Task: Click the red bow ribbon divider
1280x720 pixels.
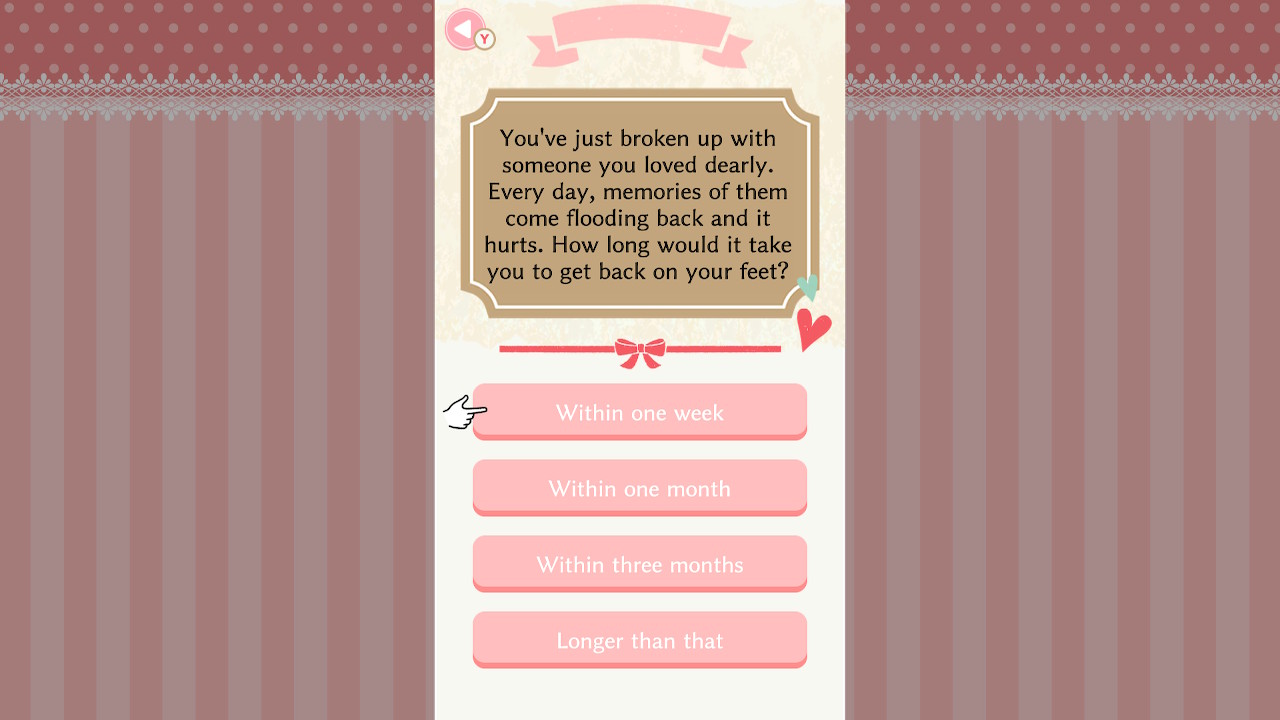Action: (x=639, y=352)
